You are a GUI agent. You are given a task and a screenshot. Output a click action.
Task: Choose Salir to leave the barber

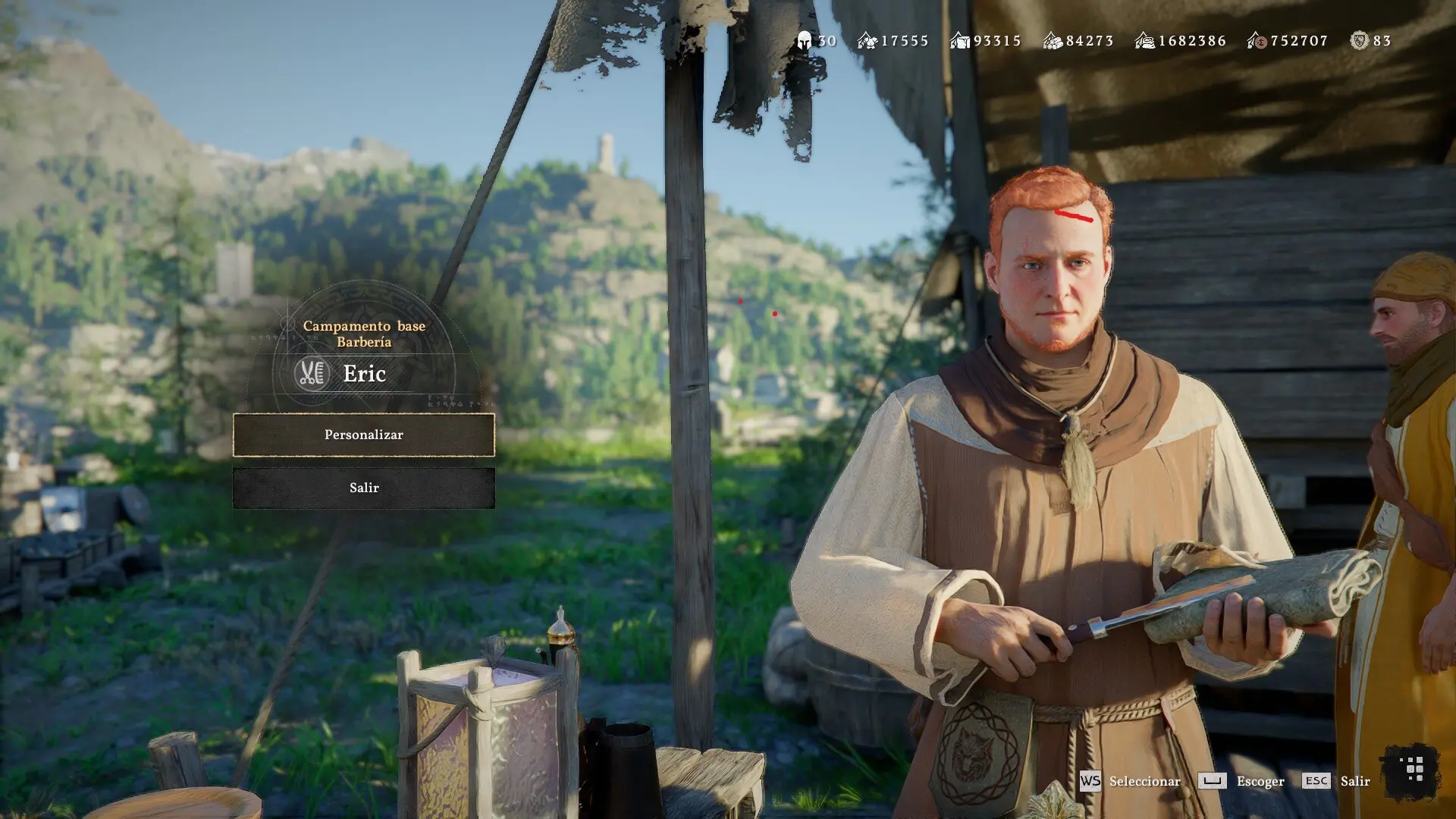[x=364, y=488]
